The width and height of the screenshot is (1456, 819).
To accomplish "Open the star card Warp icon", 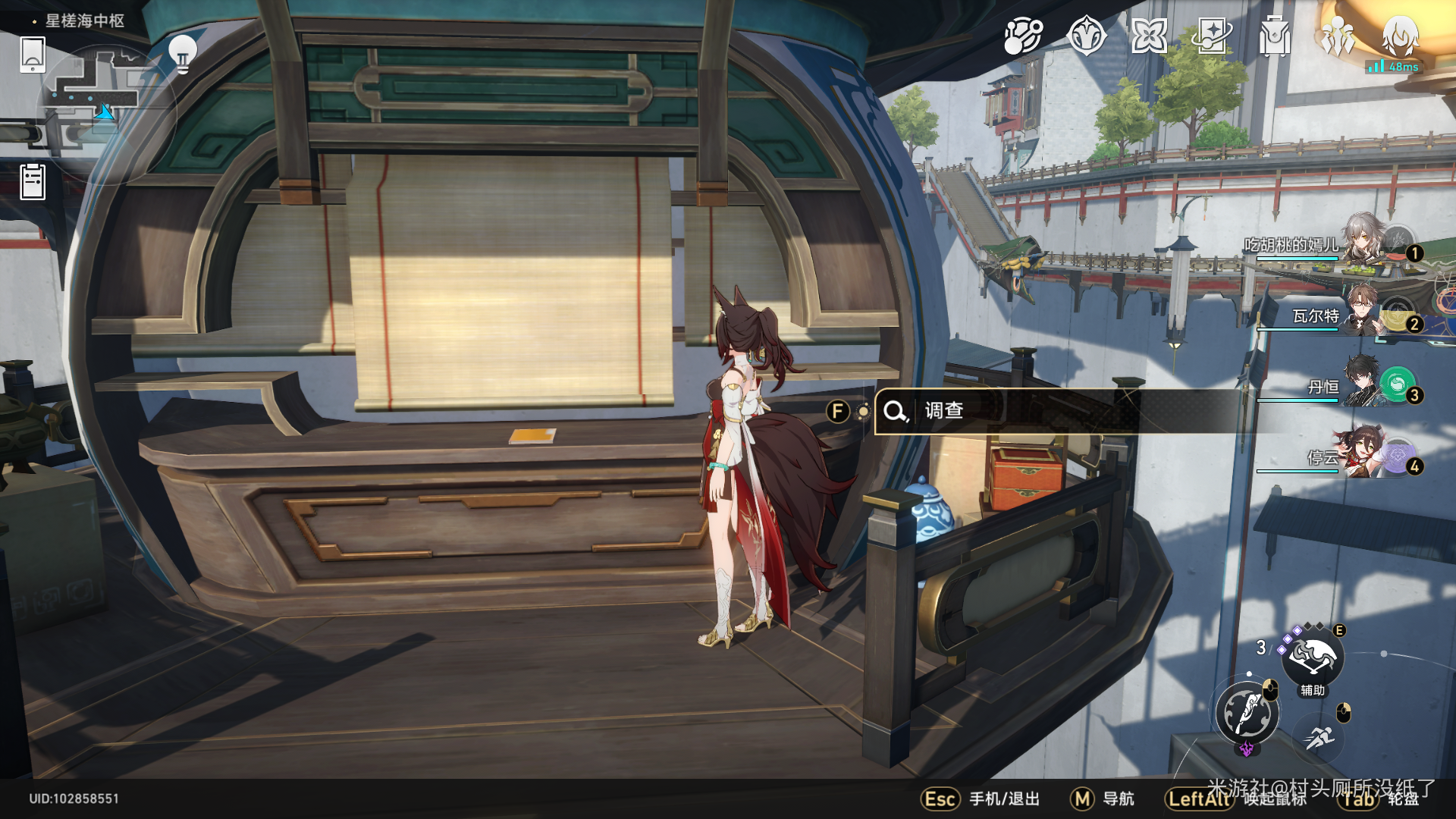I will [1212, 36].
